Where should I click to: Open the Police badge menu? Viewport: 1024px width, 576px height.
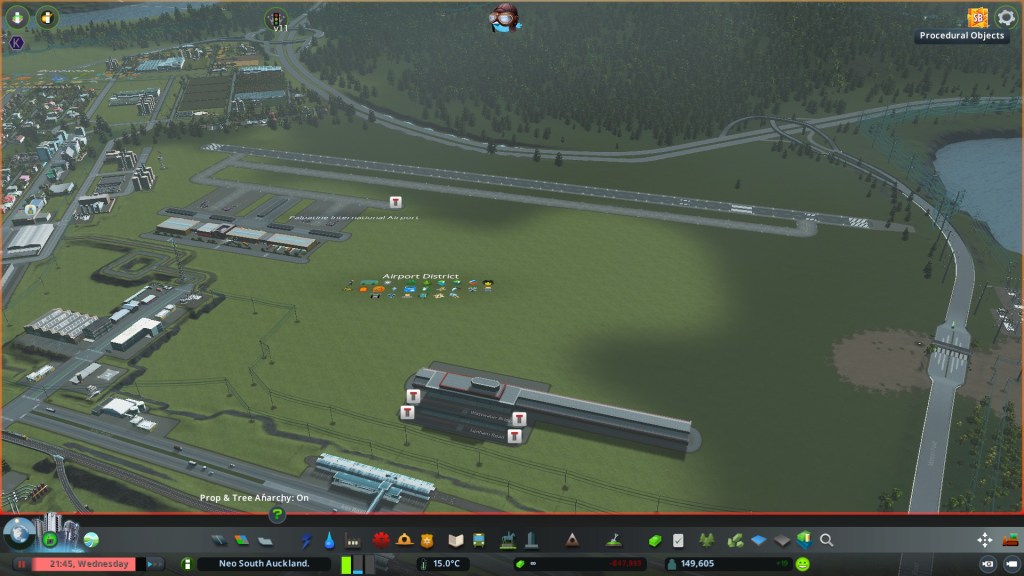[427, 540]
